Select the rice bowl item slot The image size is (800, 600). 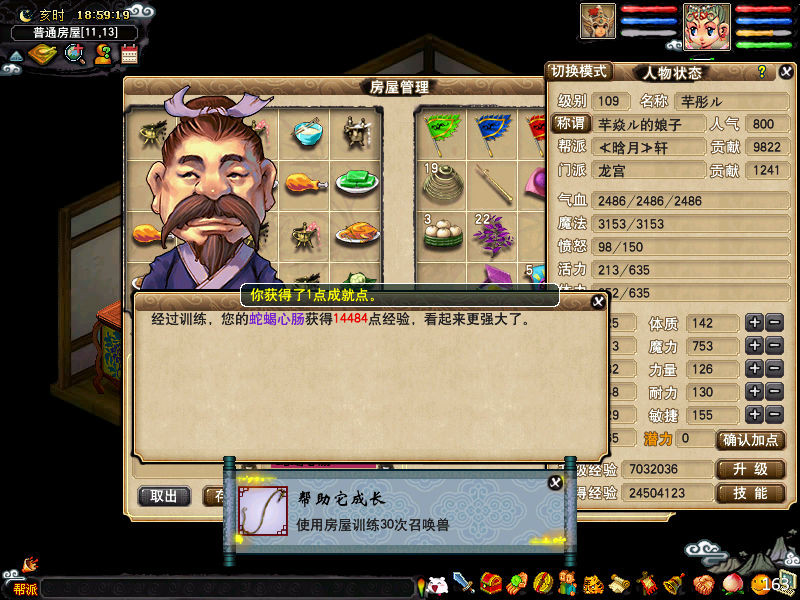307,131
